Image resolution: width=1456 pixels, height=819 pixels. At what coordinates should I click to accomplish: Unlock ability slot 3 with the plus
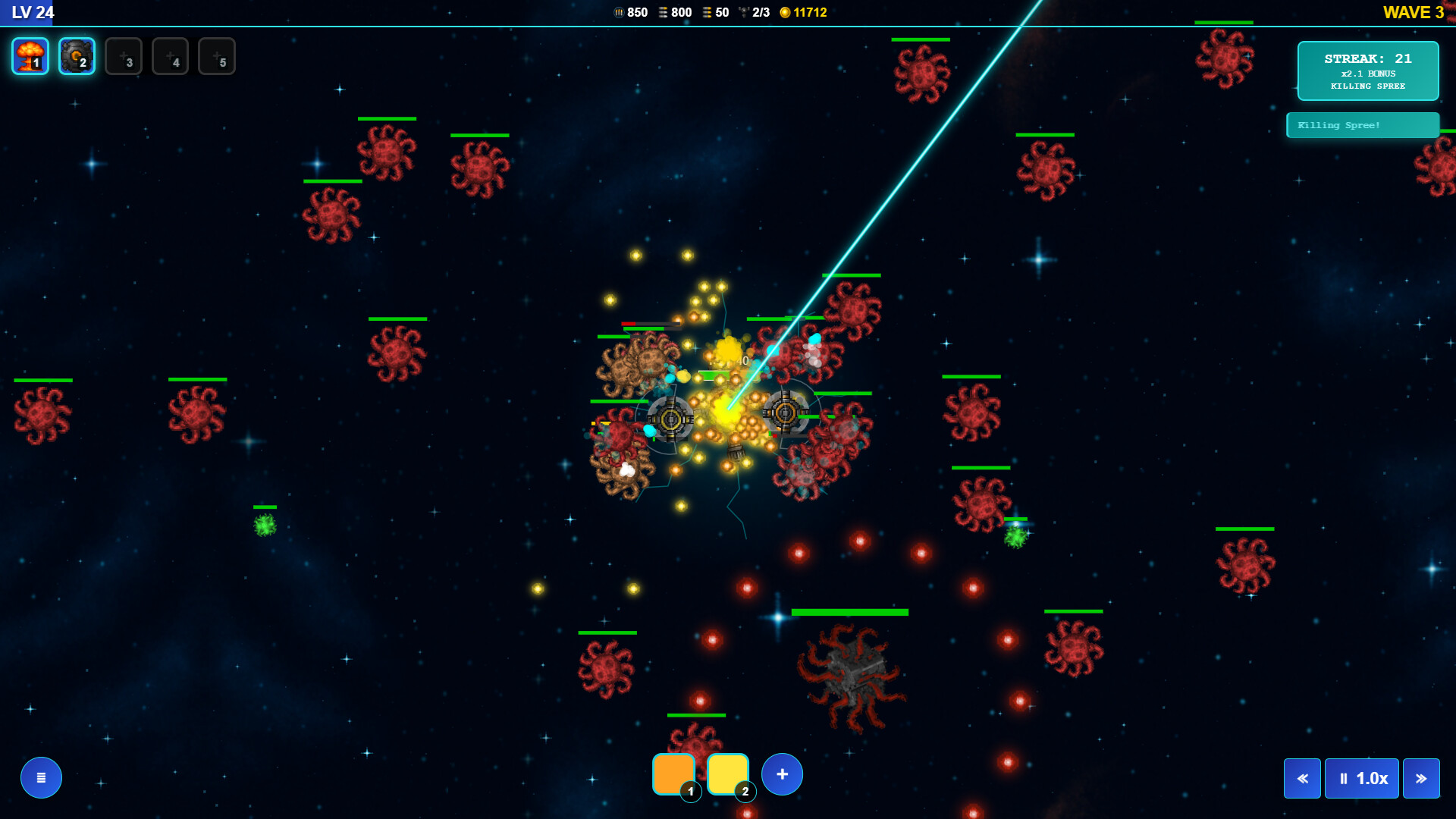point(124,55)
